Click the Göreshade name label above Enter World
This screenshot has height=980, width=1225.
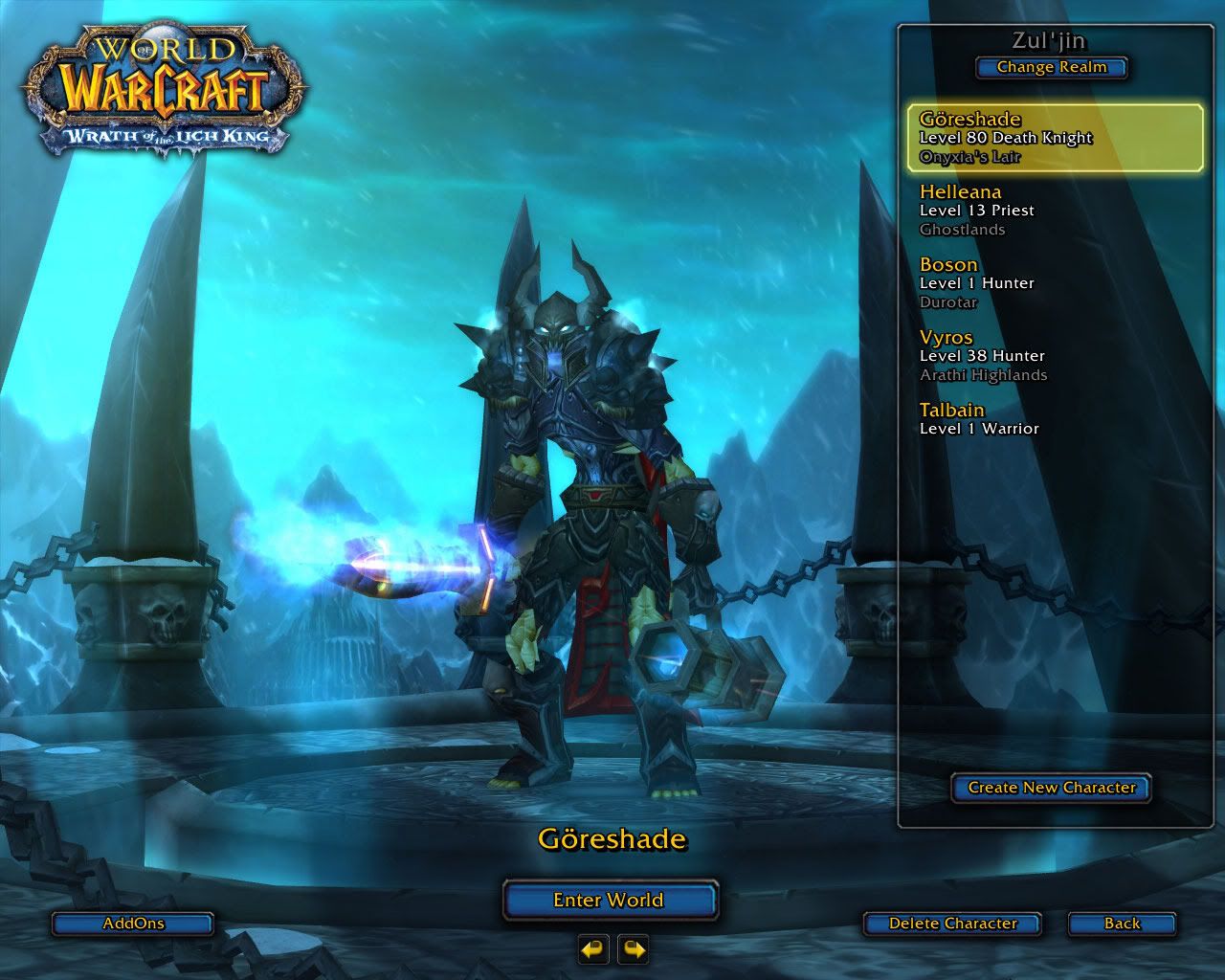coord(611,840)
